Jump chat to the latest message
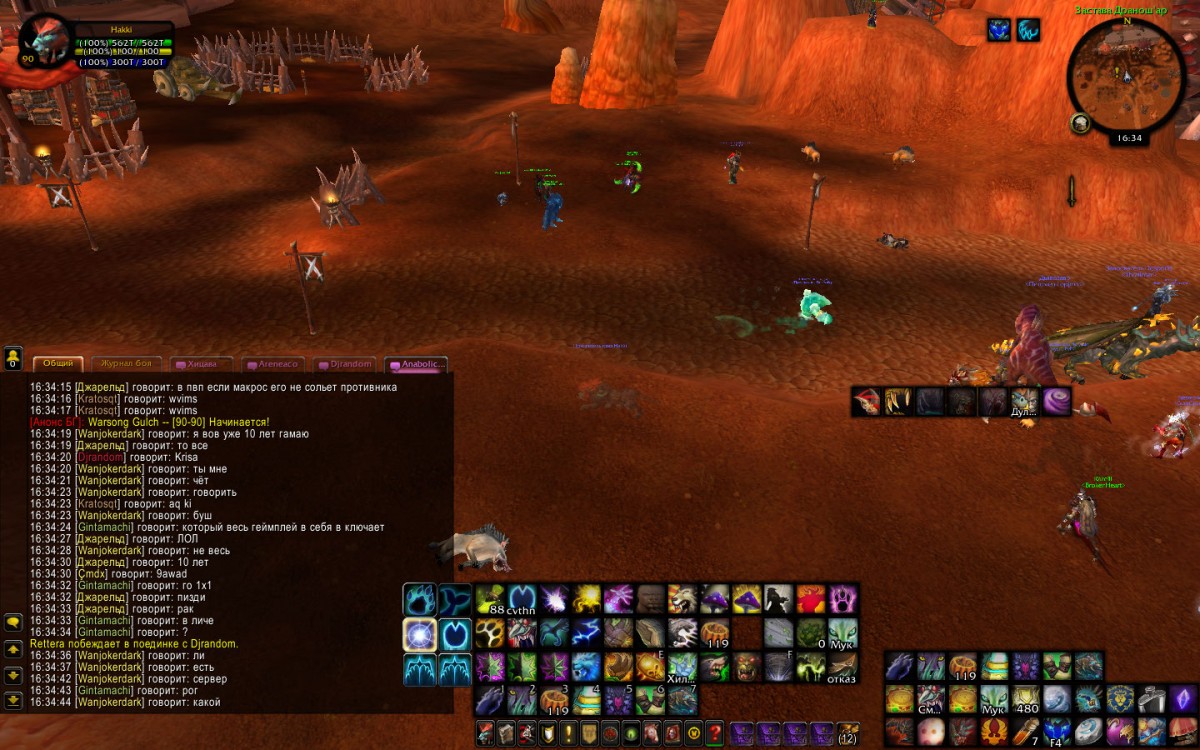 [x=13, y=700]
